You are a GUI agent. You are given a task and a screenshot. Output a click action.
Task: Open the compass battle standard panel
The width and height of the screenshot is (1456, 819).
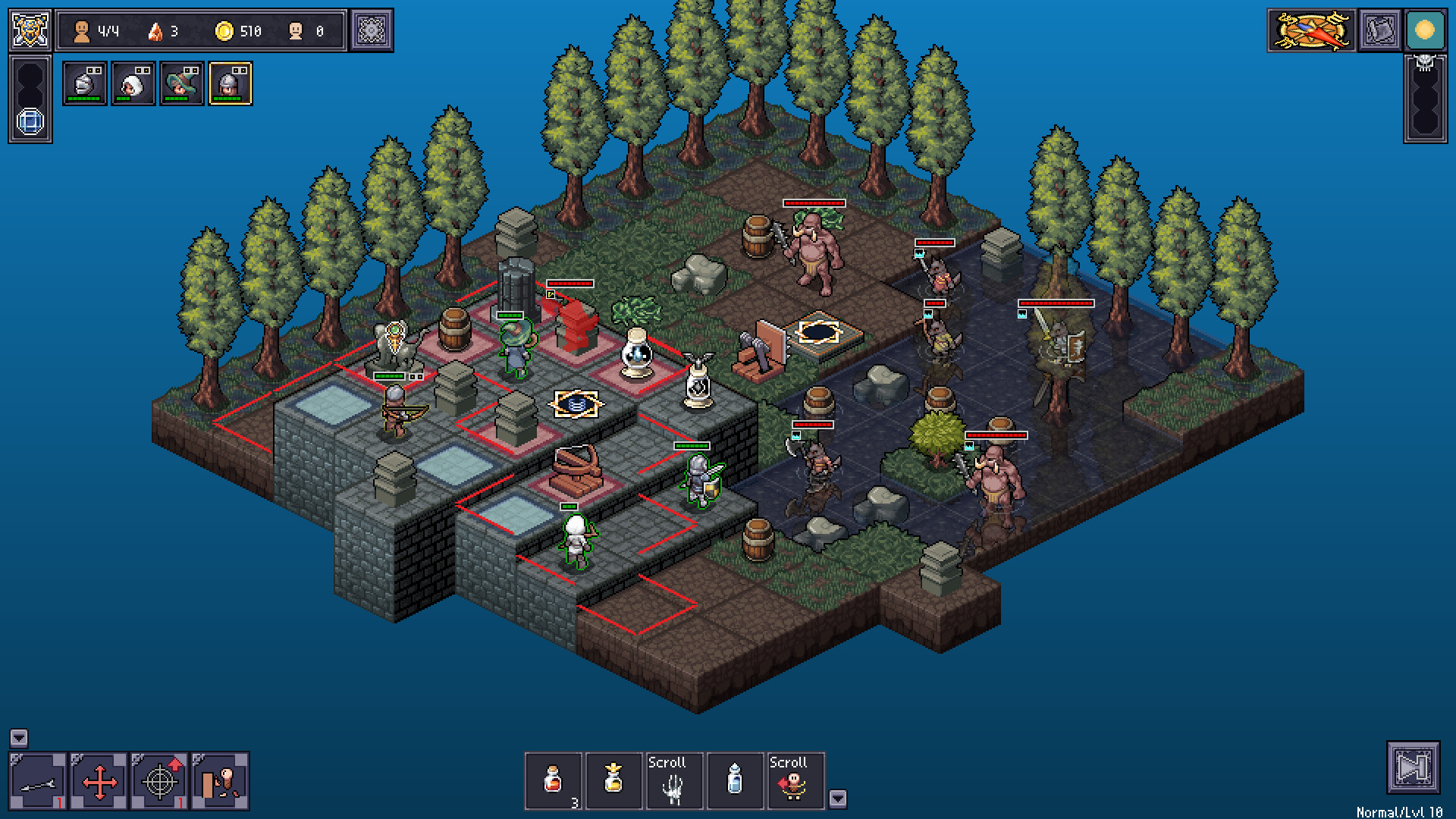[1310, 31]
